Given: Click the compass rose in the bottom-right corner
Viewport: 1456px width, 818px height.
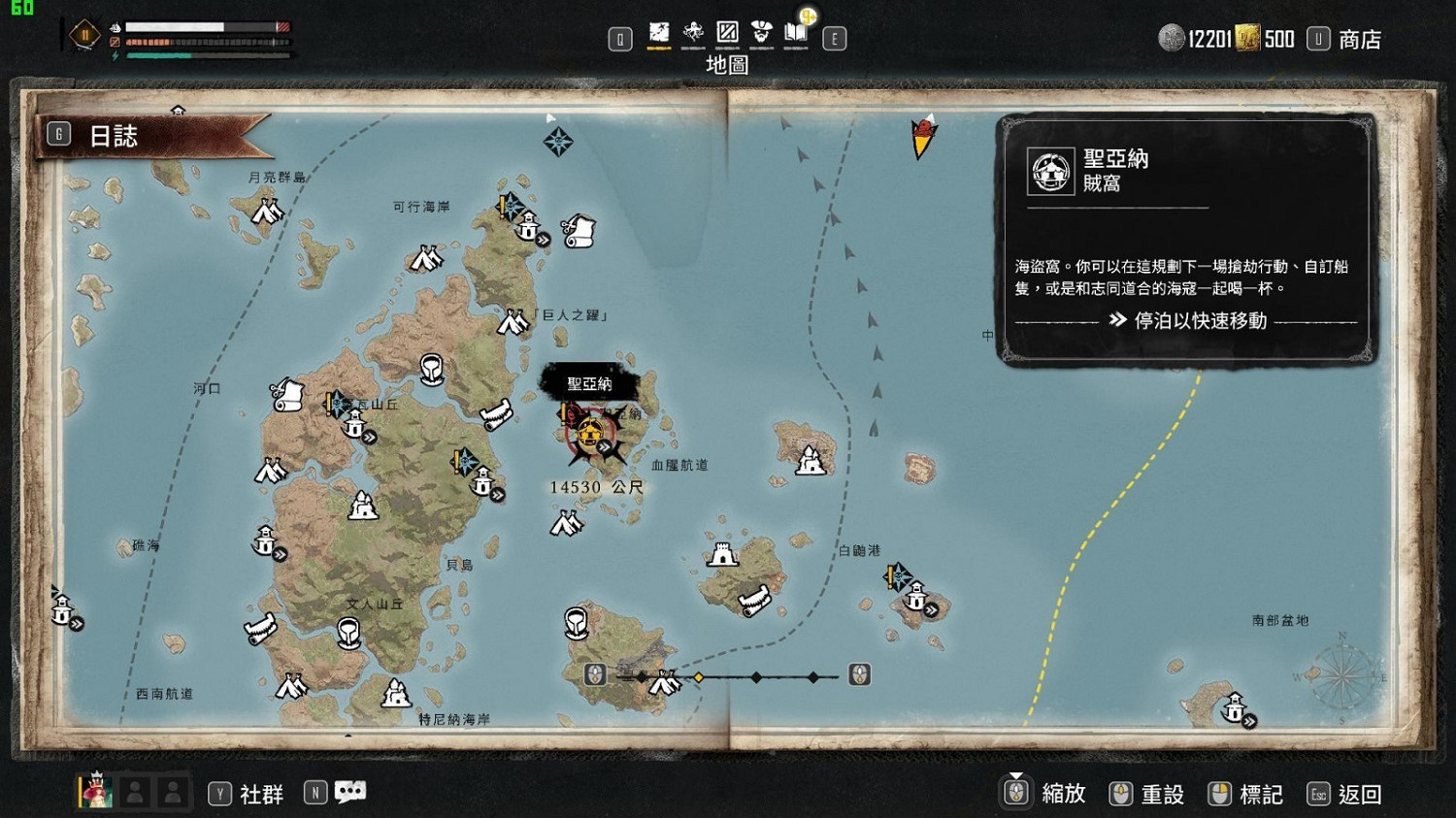Looking at the screenshot, I should tap(1342, 679).
